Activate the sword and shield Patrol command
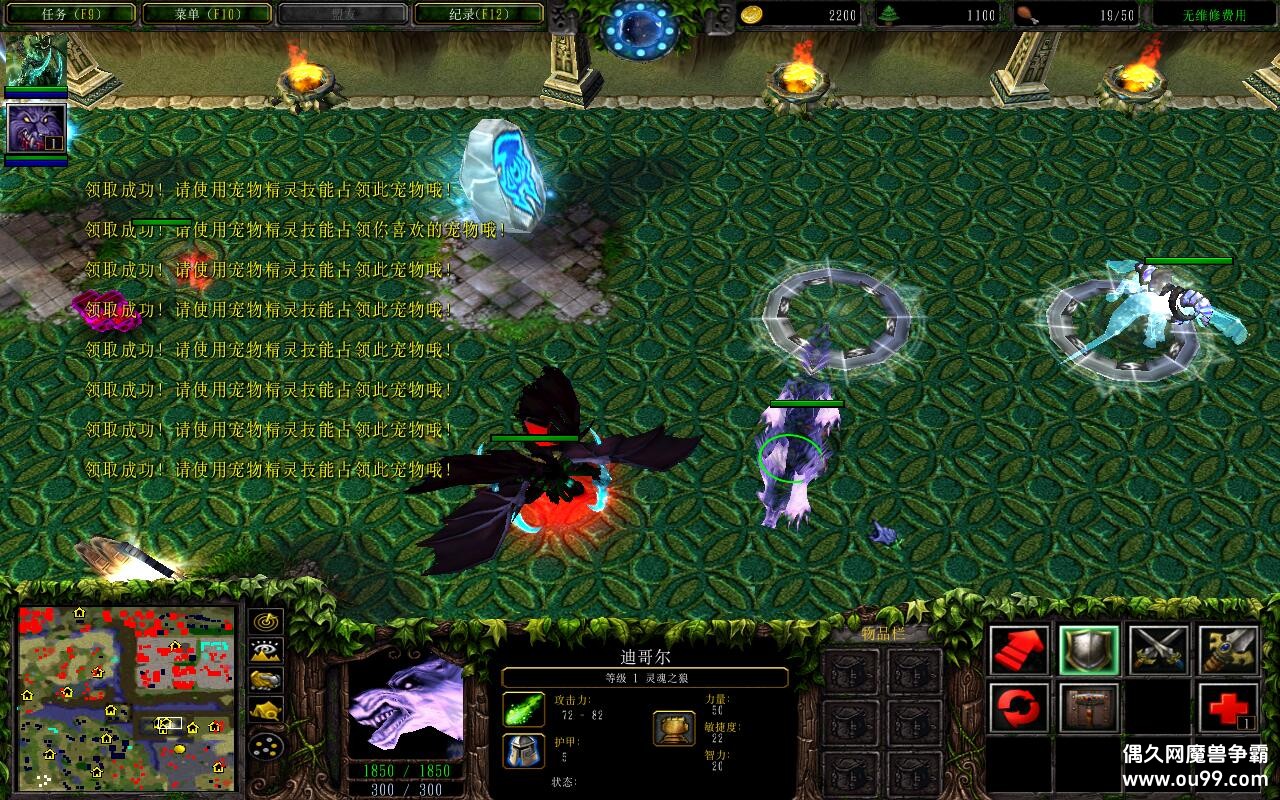 [x=1228, y=650]
